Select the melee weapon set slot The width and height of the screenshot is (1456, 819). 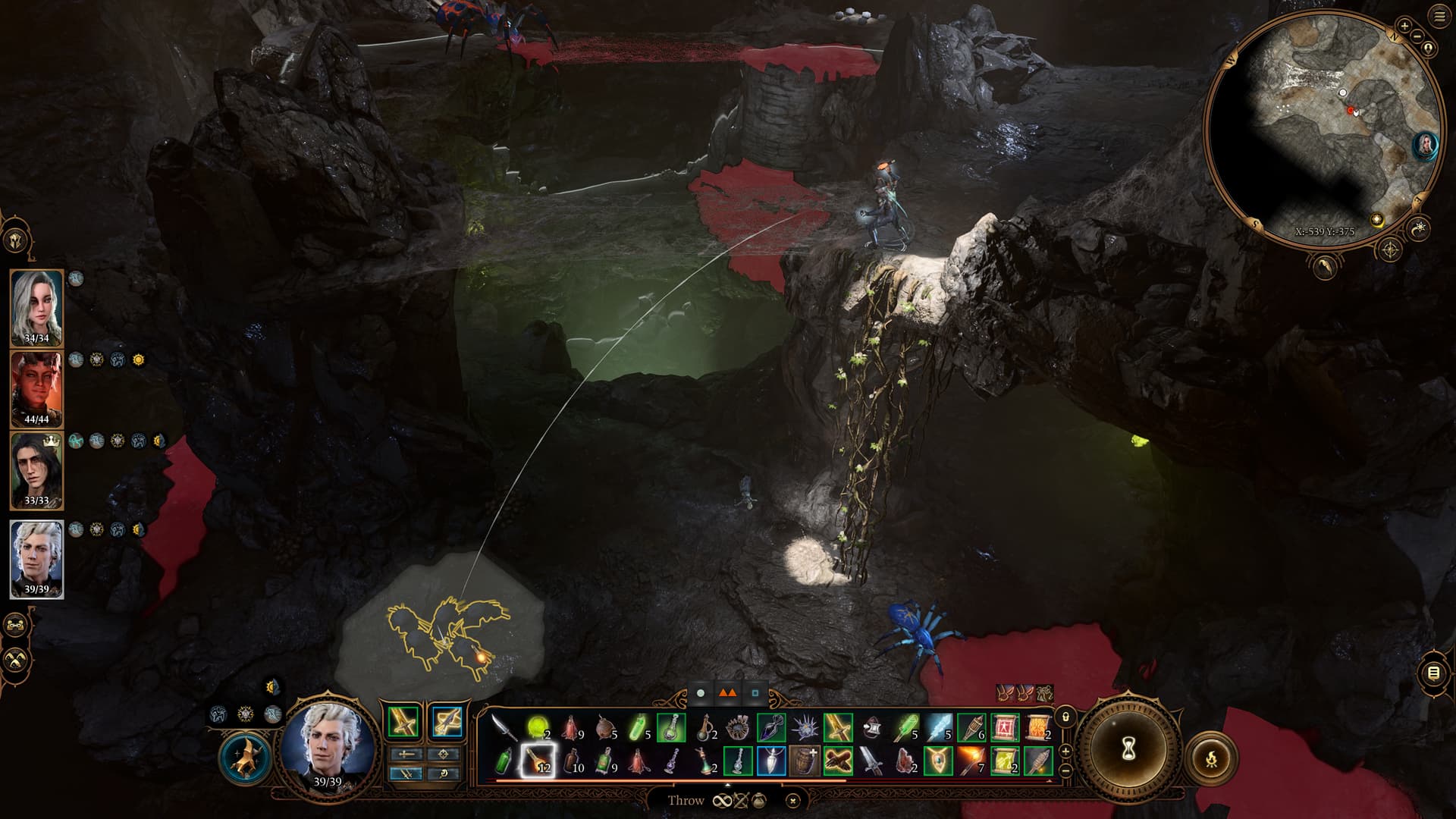pyautogui.click(x=404, y=721)
